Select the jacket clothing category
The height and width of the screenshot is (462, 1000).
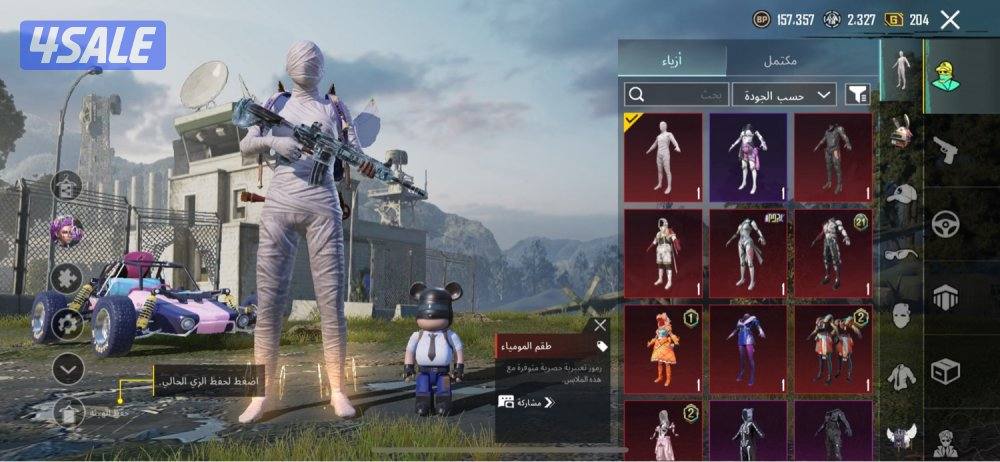click(x=902, y=377)
